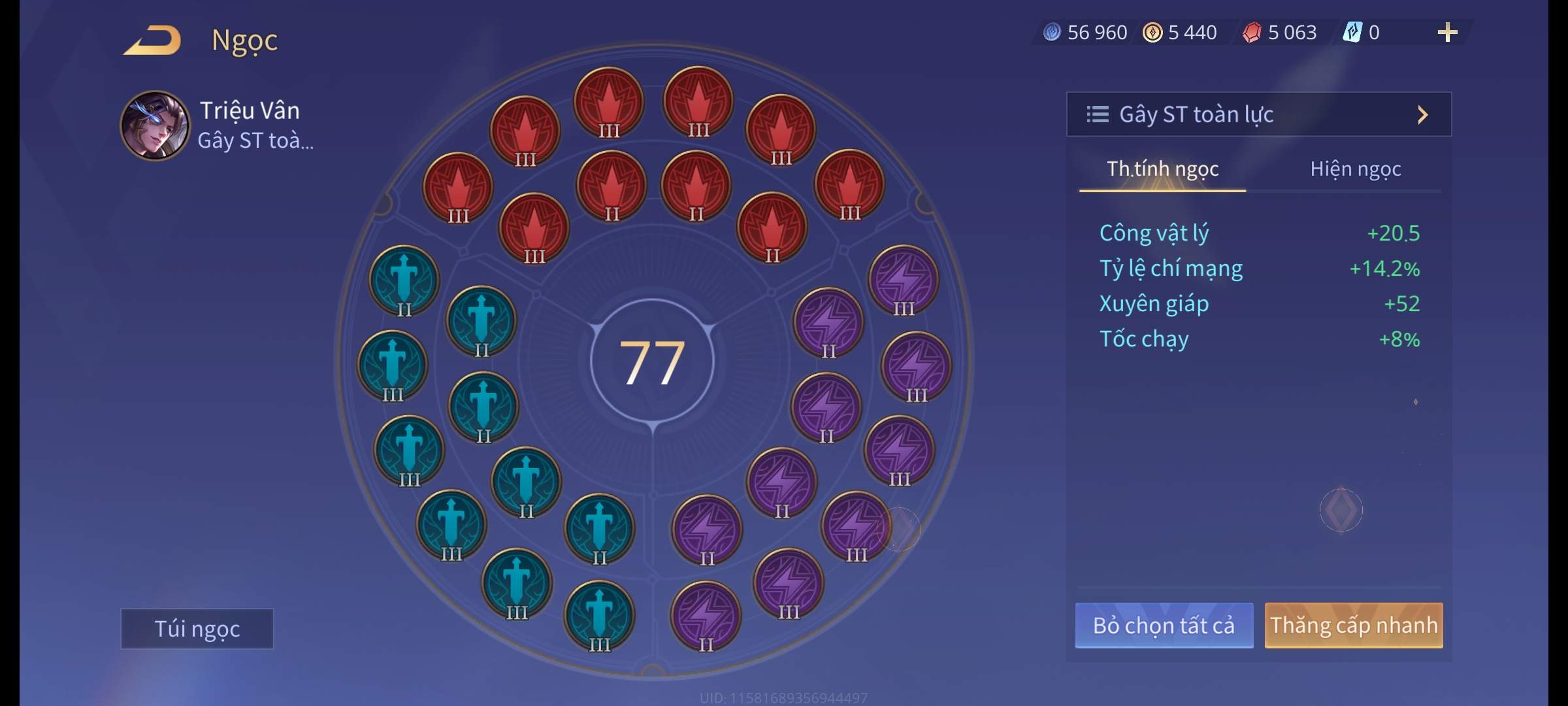Select the Triệu Vân hero portrait
The image size is (1568, 706).
click(155, 126)
